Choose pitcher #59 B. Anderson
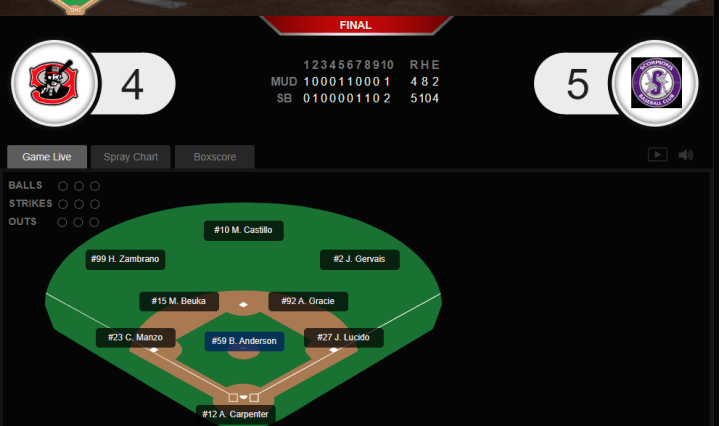This screenshot has height=426, width=719. click(x=245, y=341)
